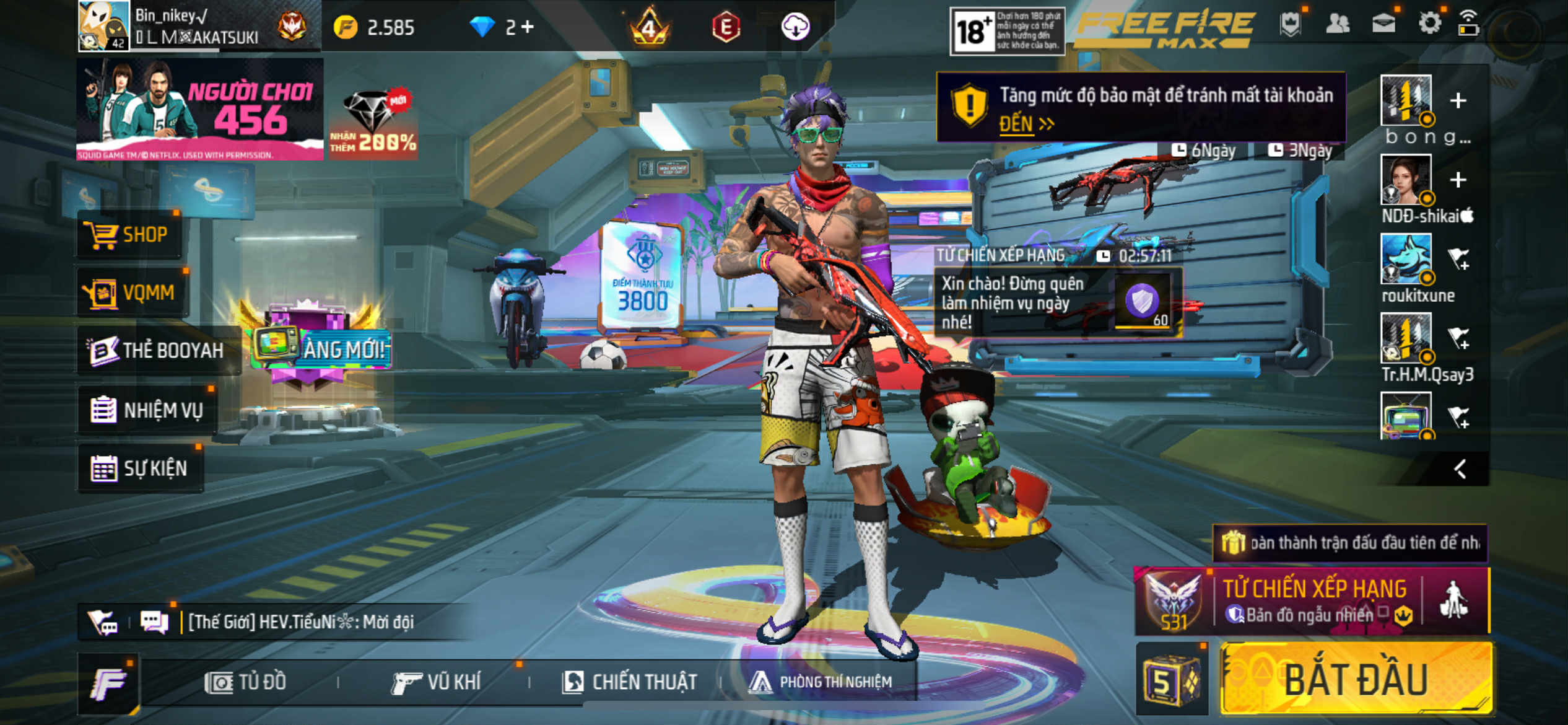The height and width of the screenshot is (725, 1568).
Task: Follow the ĐẾN security upgrade link
Action: [1026, 124]
